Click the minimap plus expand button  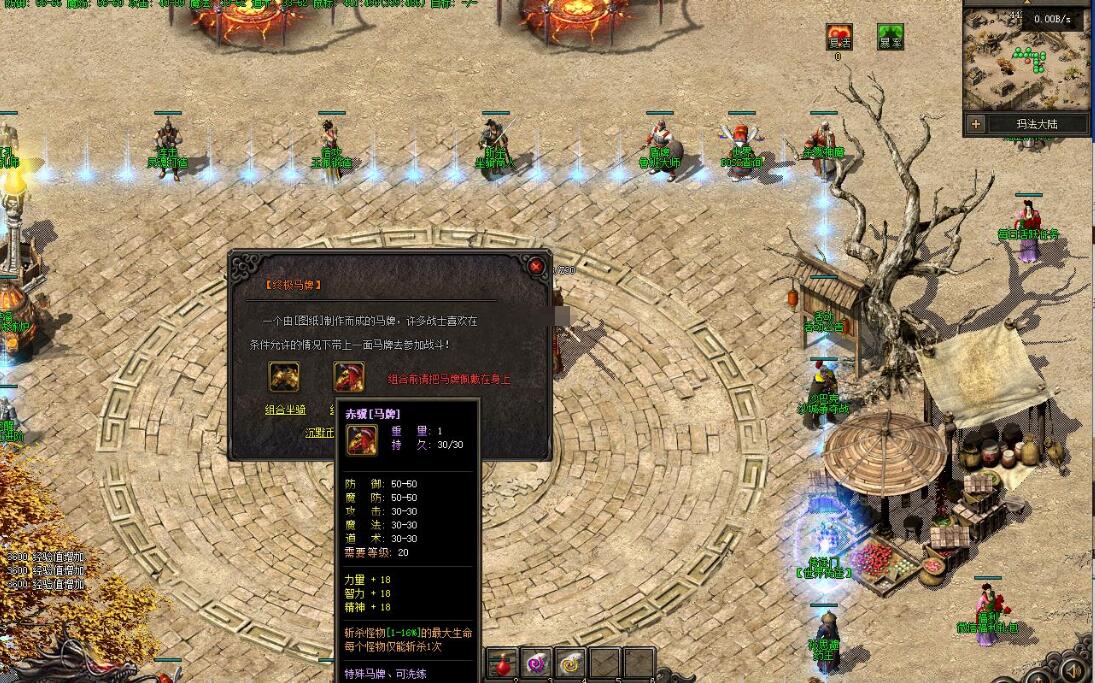click(976, 124)
